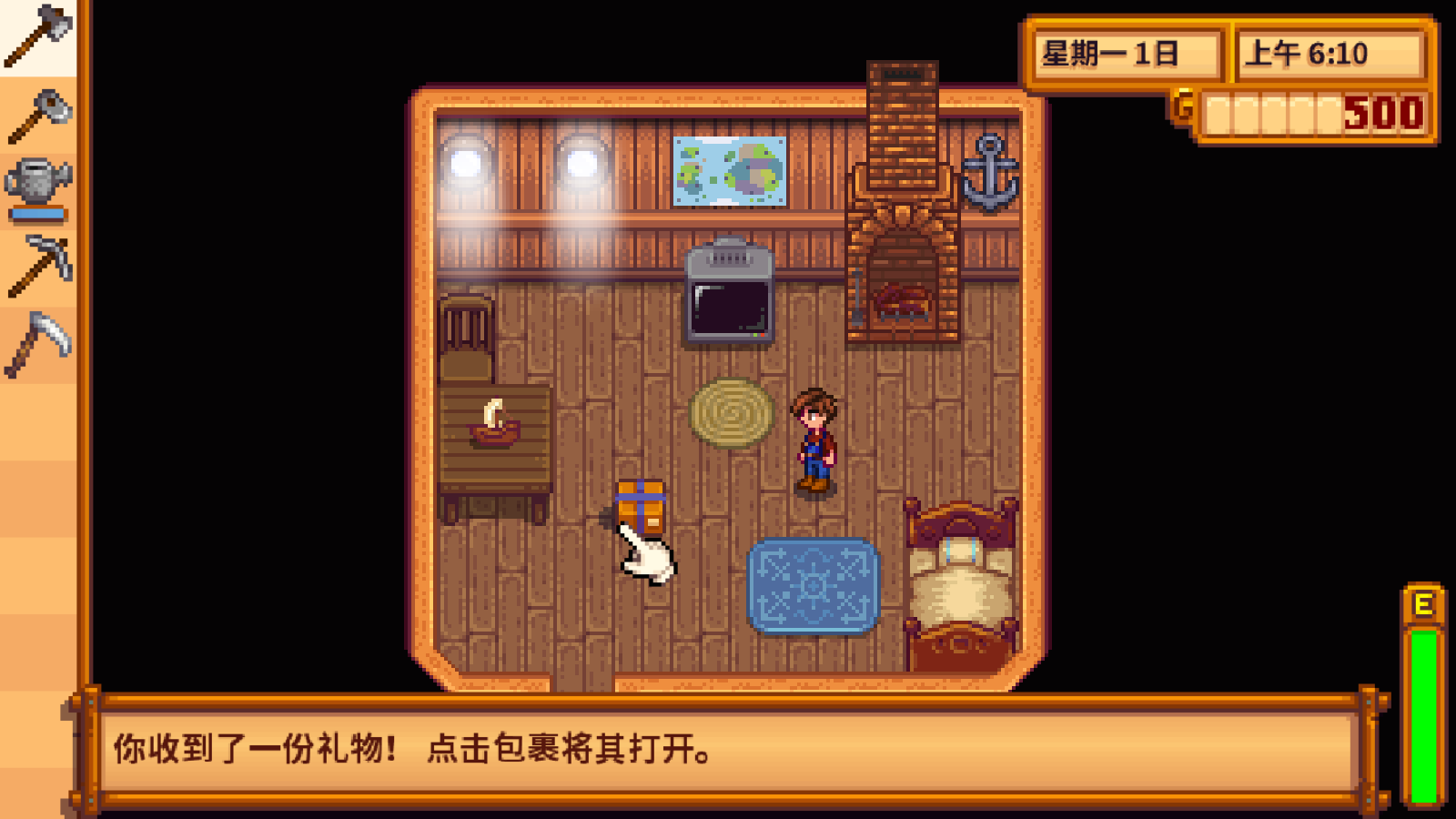The image size is (1456, 819).
Task: Click the world map poster on the wall
Action: pos(731,169)
